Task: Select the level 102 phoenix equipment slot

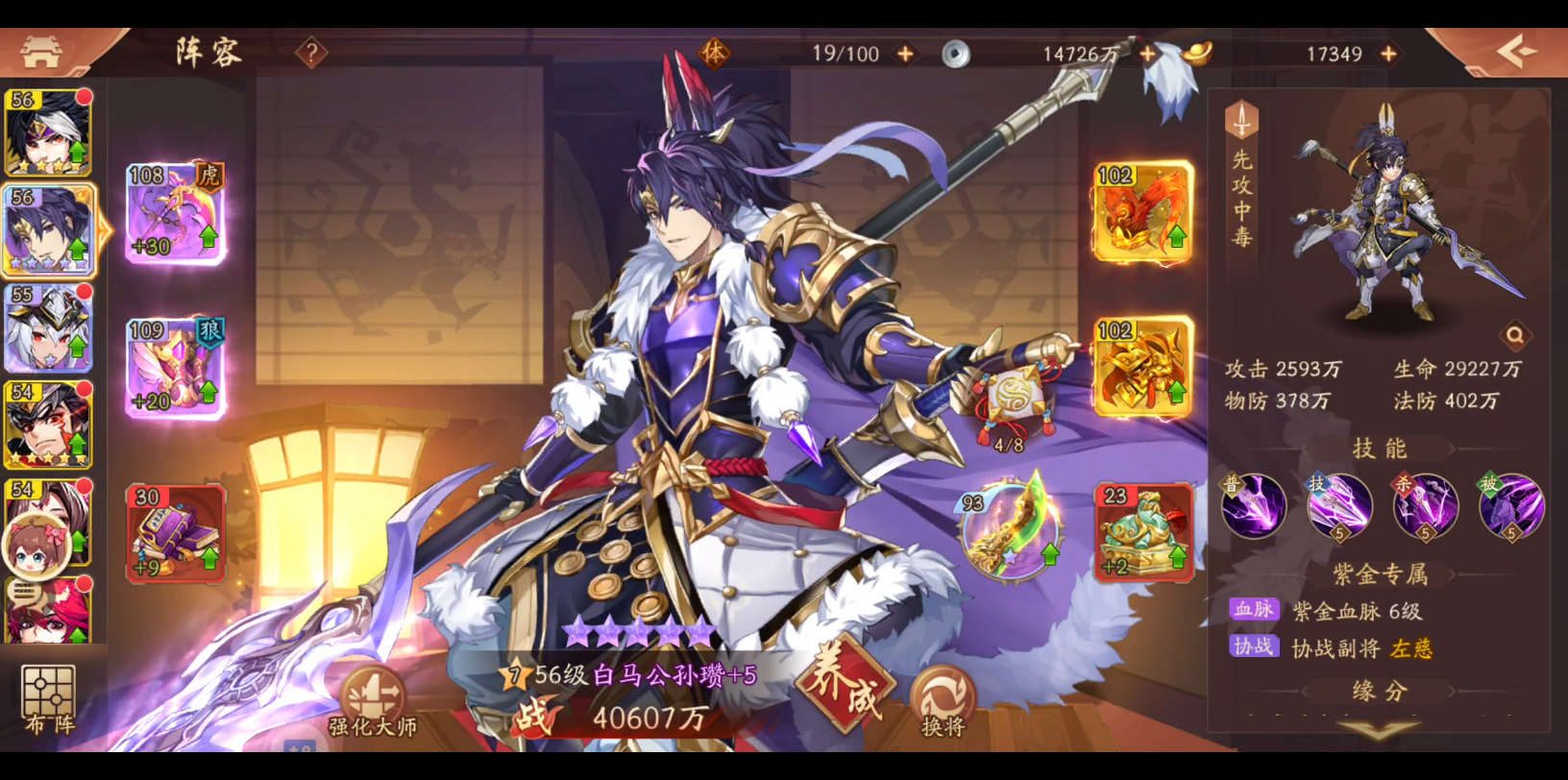Action: (1142, 212)
